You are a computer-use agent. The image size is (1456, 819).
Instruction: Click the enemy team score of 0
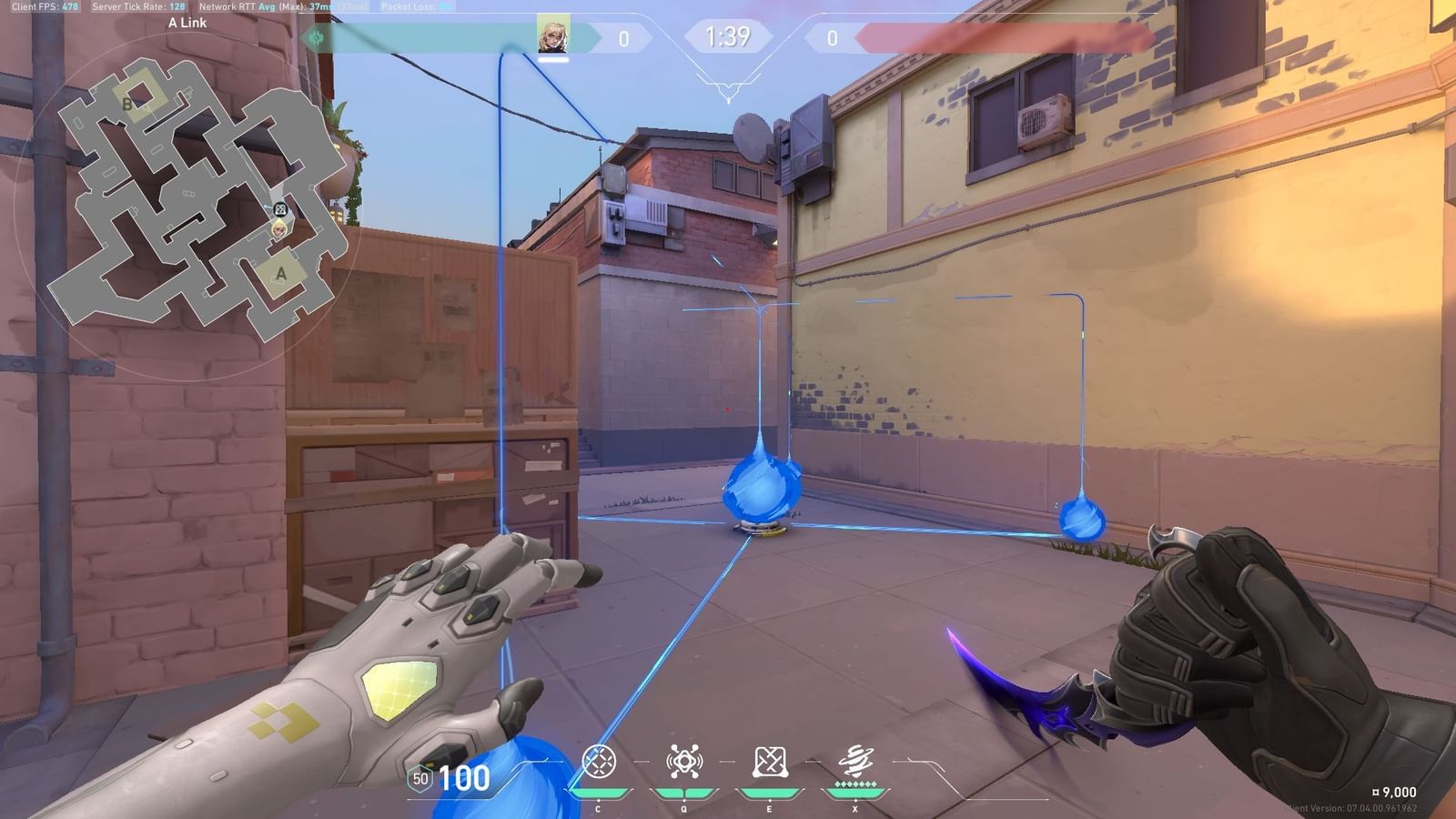point(834,38)
